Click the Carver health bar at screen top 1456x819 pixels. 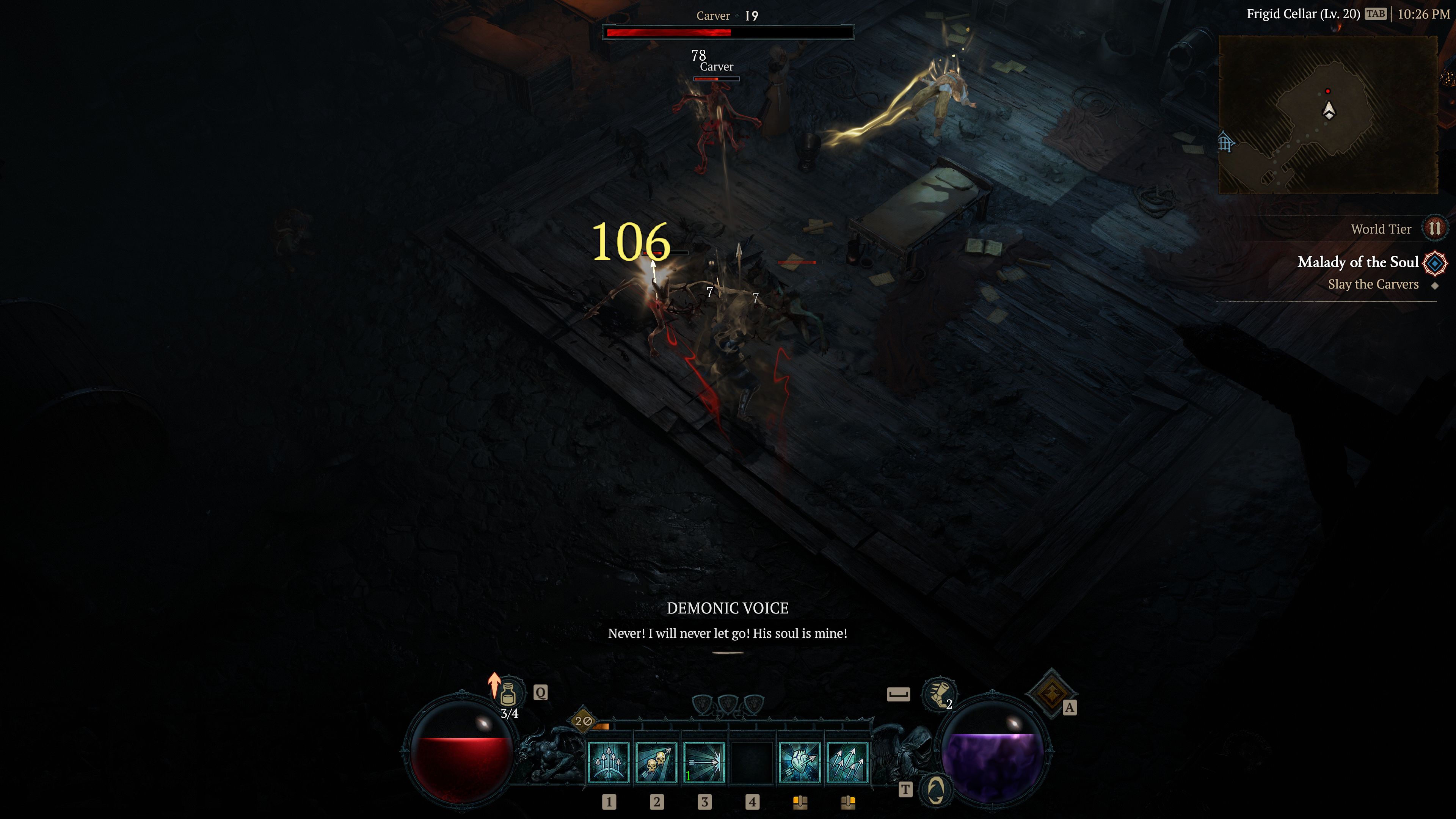pyautogui.click(x=728, y=32)
